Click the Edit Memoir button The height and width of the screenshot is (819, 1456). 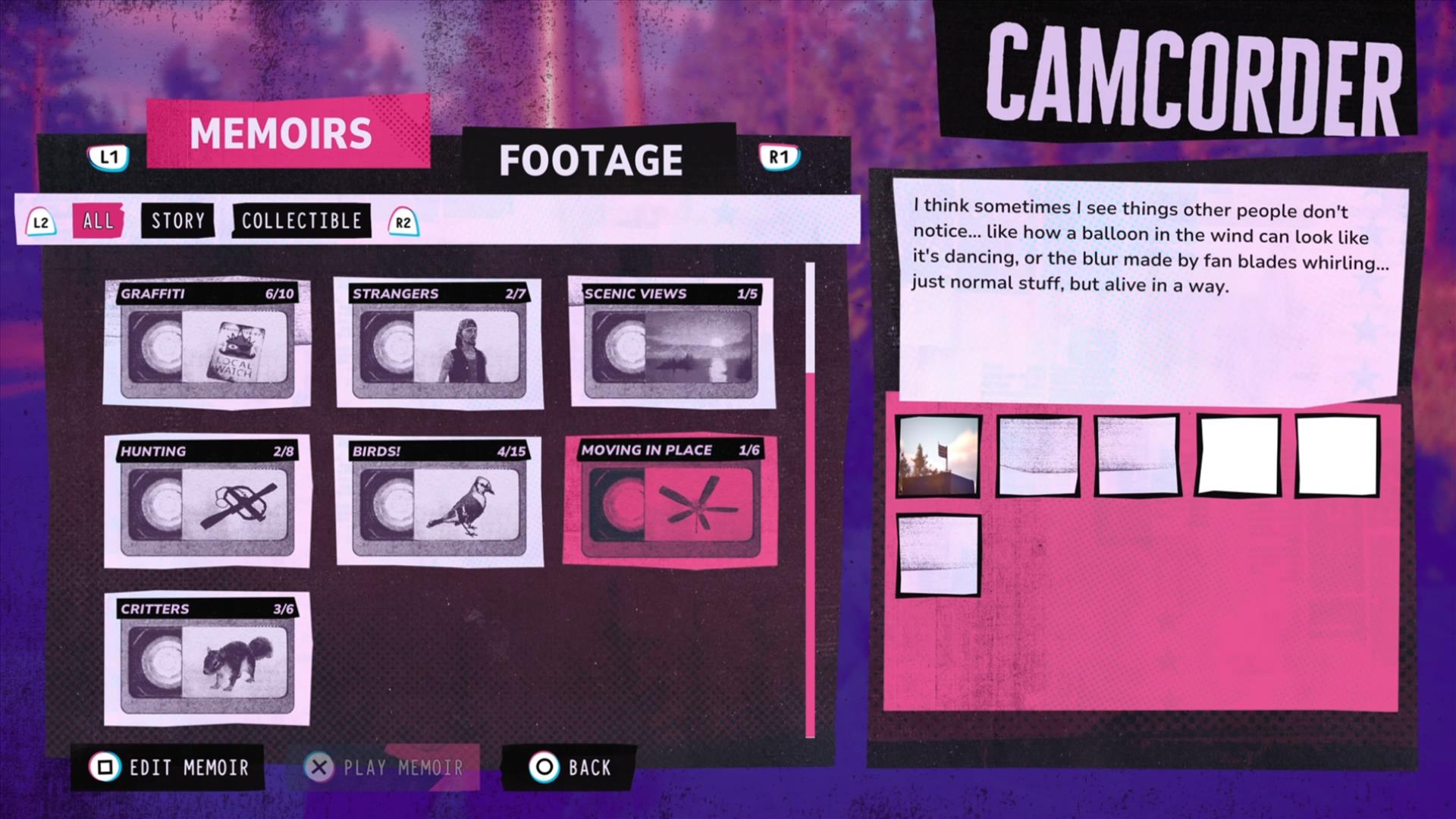pyautogui.click(x=168, y=767)
